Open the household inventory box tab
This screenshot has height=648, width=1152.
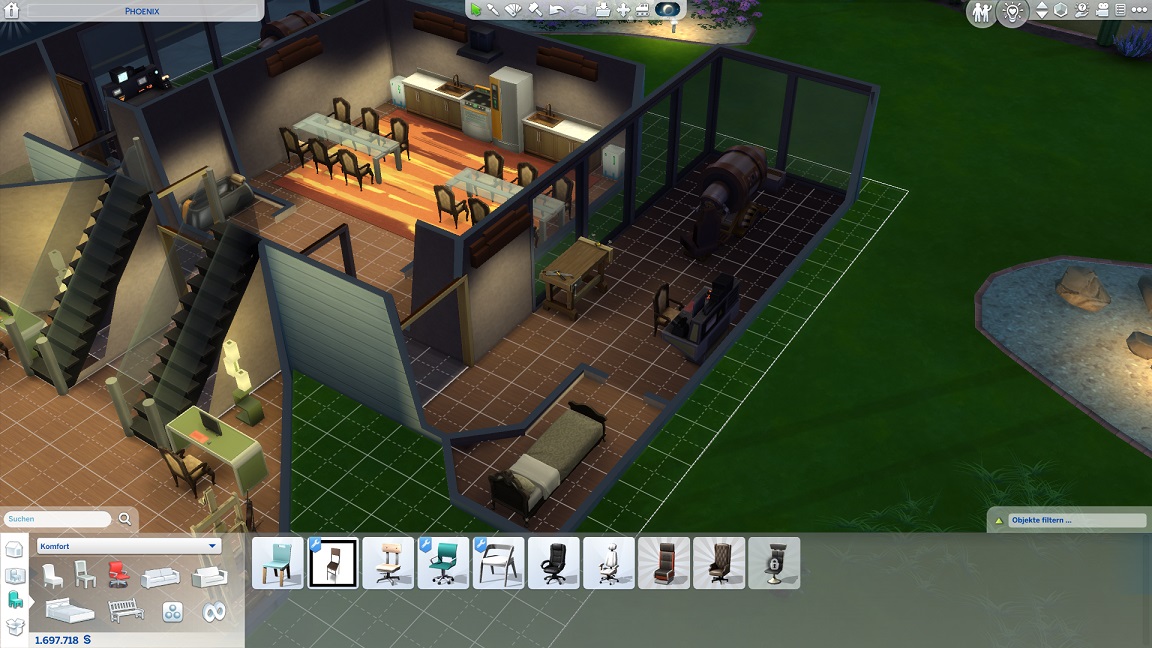tap(14, 626)
